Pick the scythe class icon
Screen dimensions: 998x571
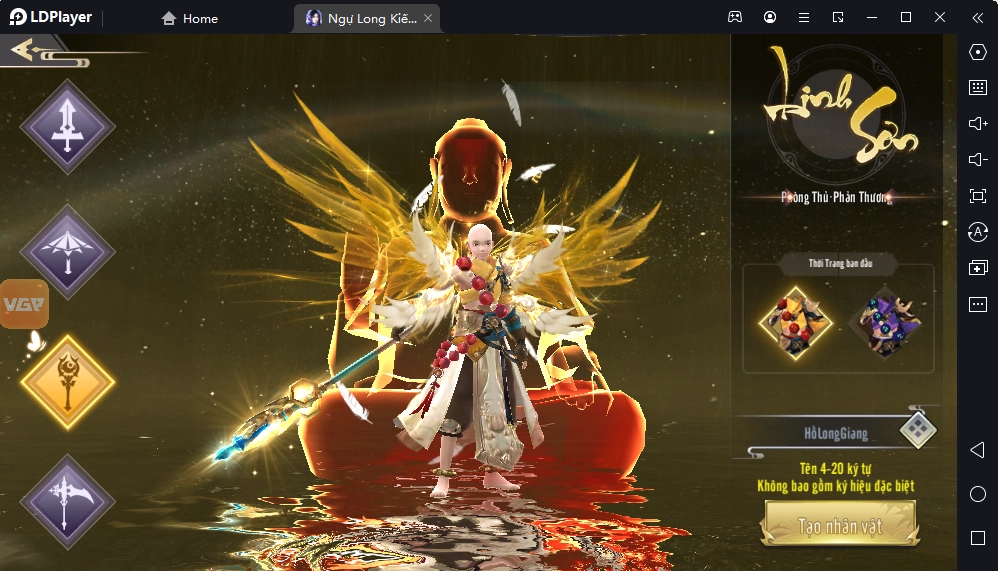pyautogui.click(x=68, y=501)
